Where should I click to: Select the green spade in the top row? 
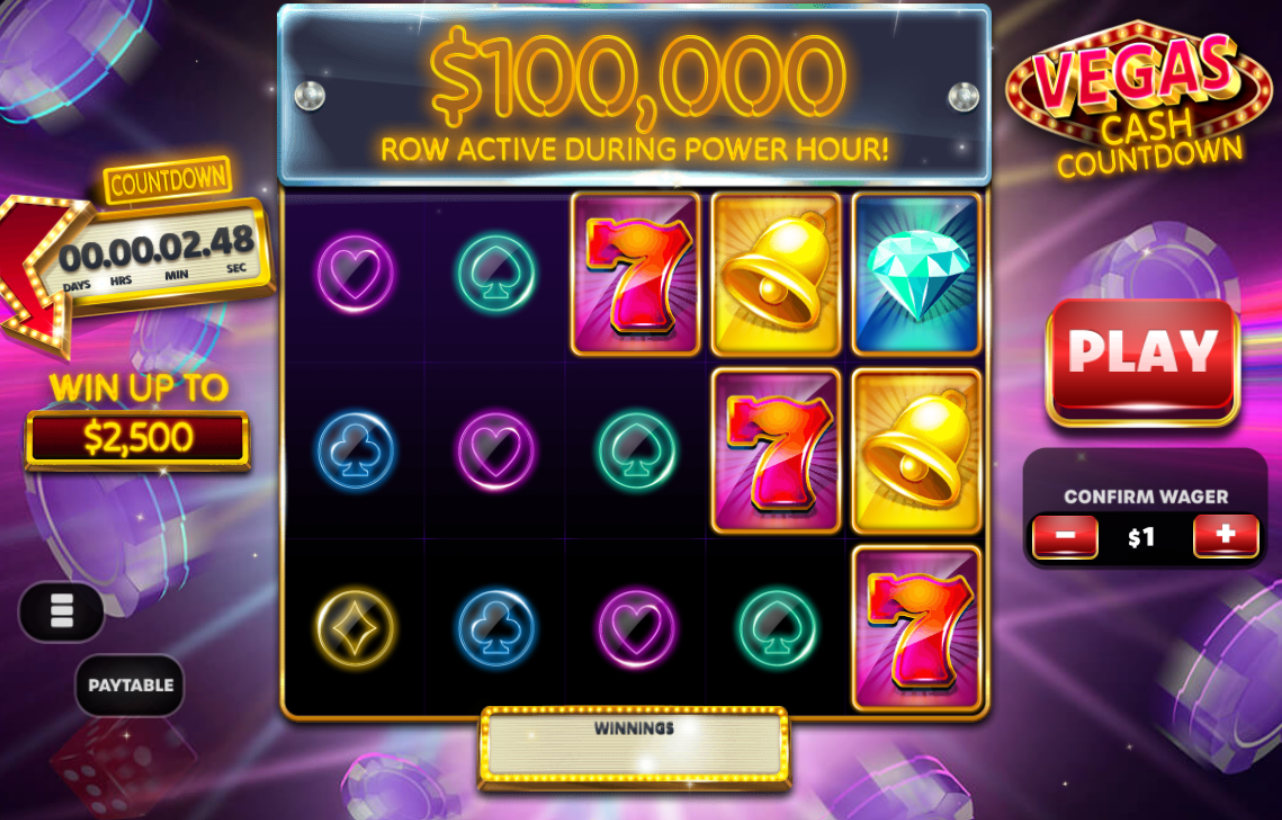495,273
